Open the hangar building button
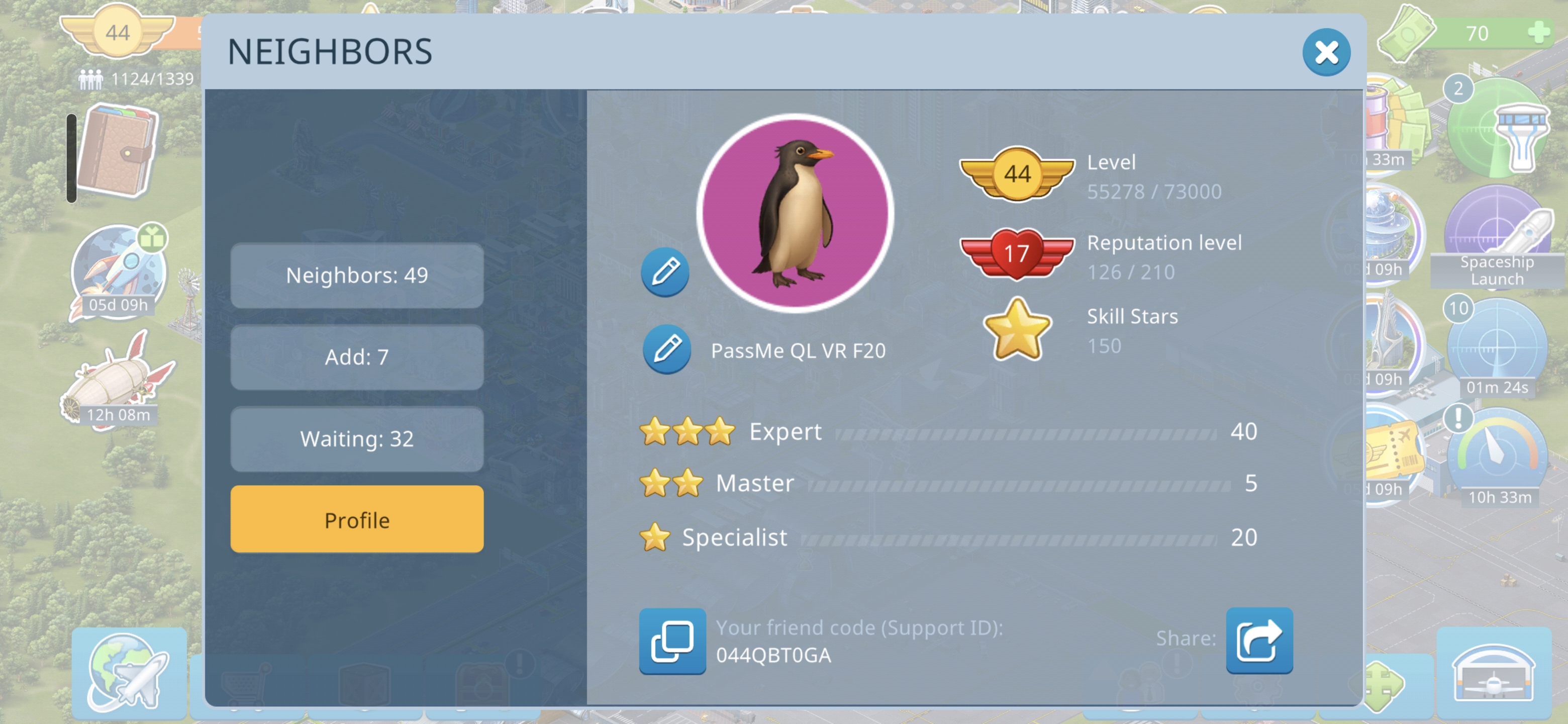The image size is (1568, 724). click(x=1493, y=673)
